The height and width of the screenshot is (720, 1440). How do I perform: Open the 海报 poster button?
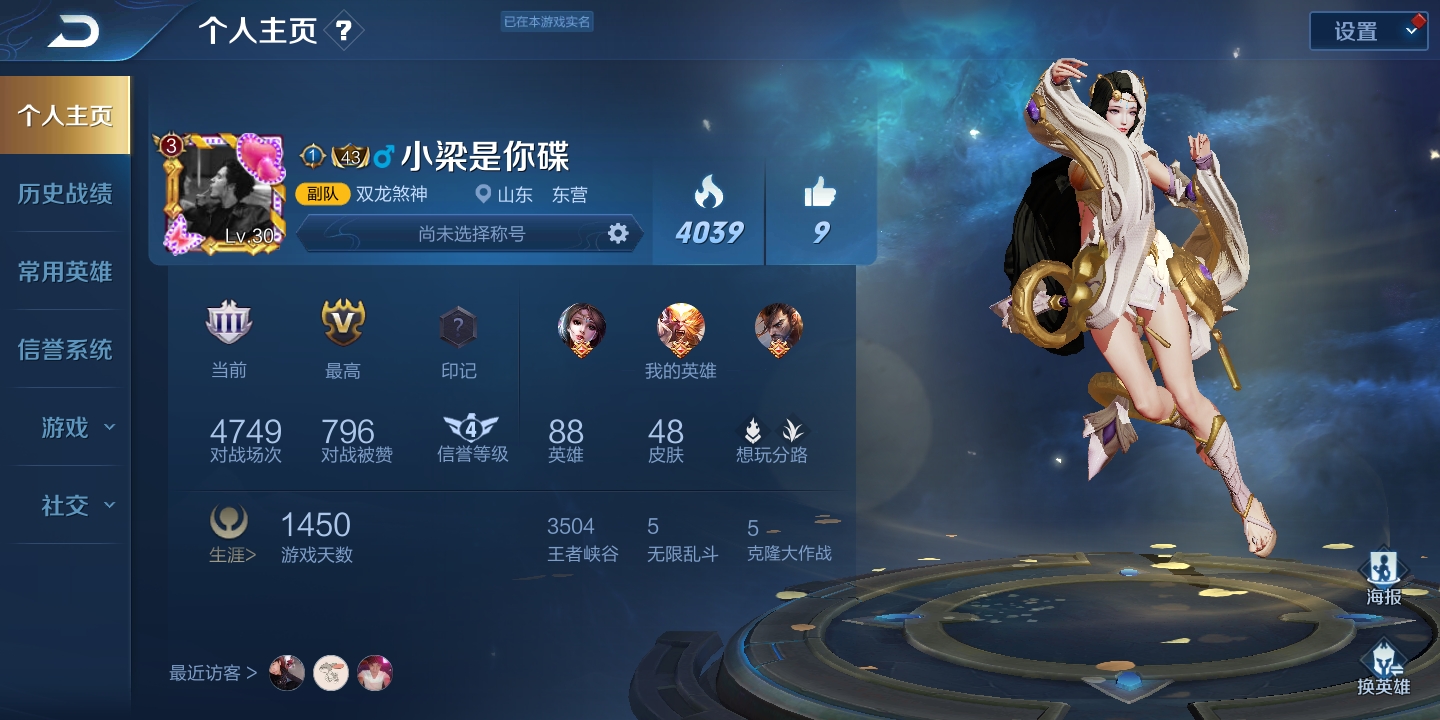pyautogui.click(x=1384, y=577)
